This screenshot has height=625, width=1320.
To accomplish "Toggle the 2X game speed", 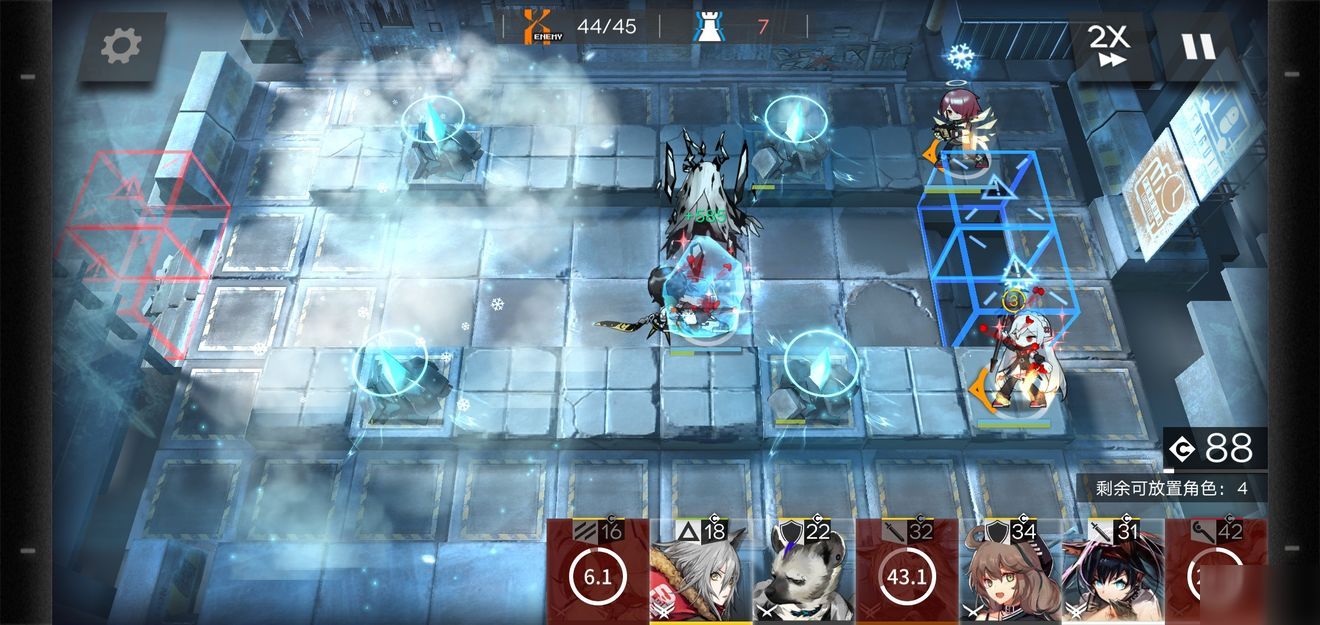I will click(1108, 46).
